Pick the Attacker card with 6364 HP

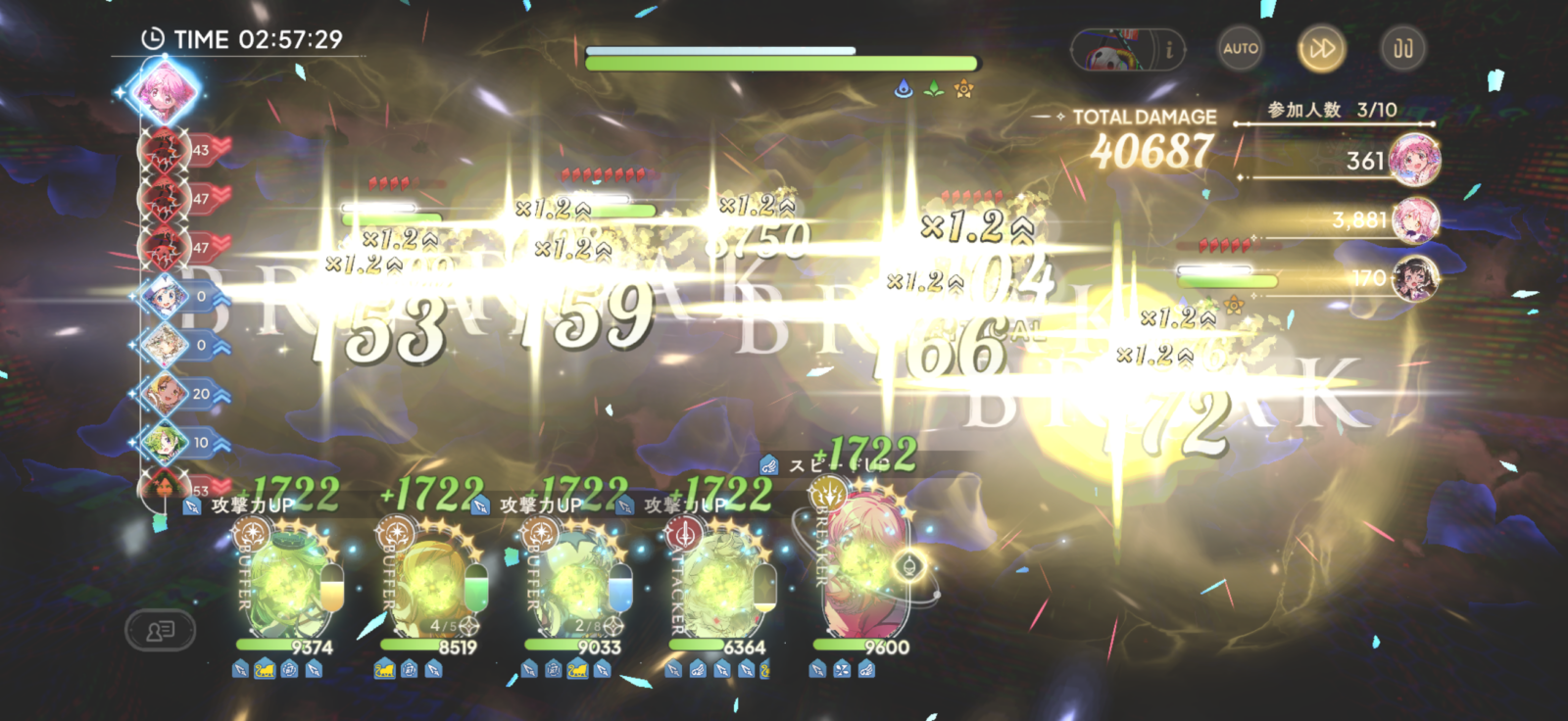pyautogui.click(x=718, y=583)
